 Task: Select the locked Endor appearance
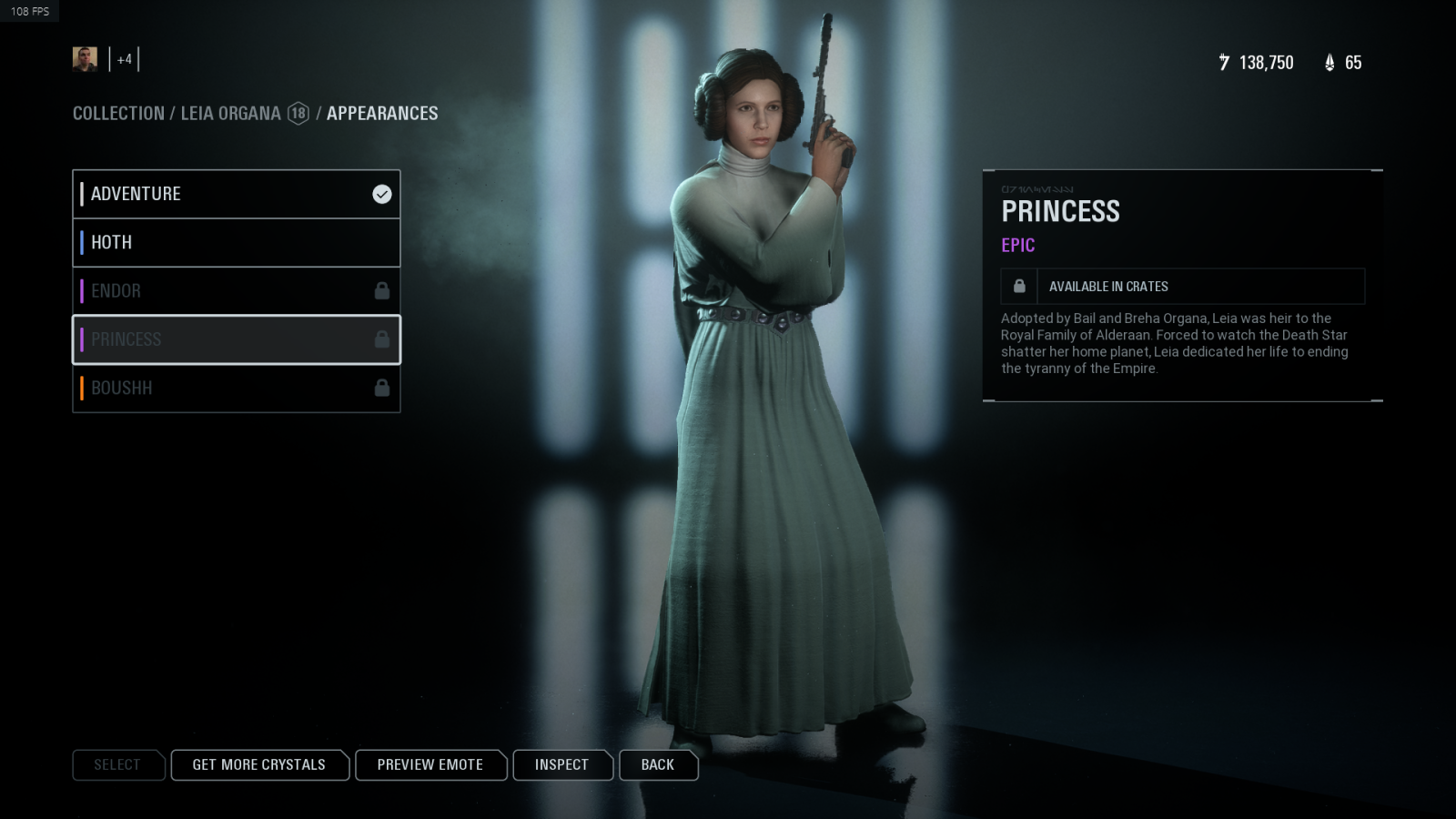pos(236,291)
